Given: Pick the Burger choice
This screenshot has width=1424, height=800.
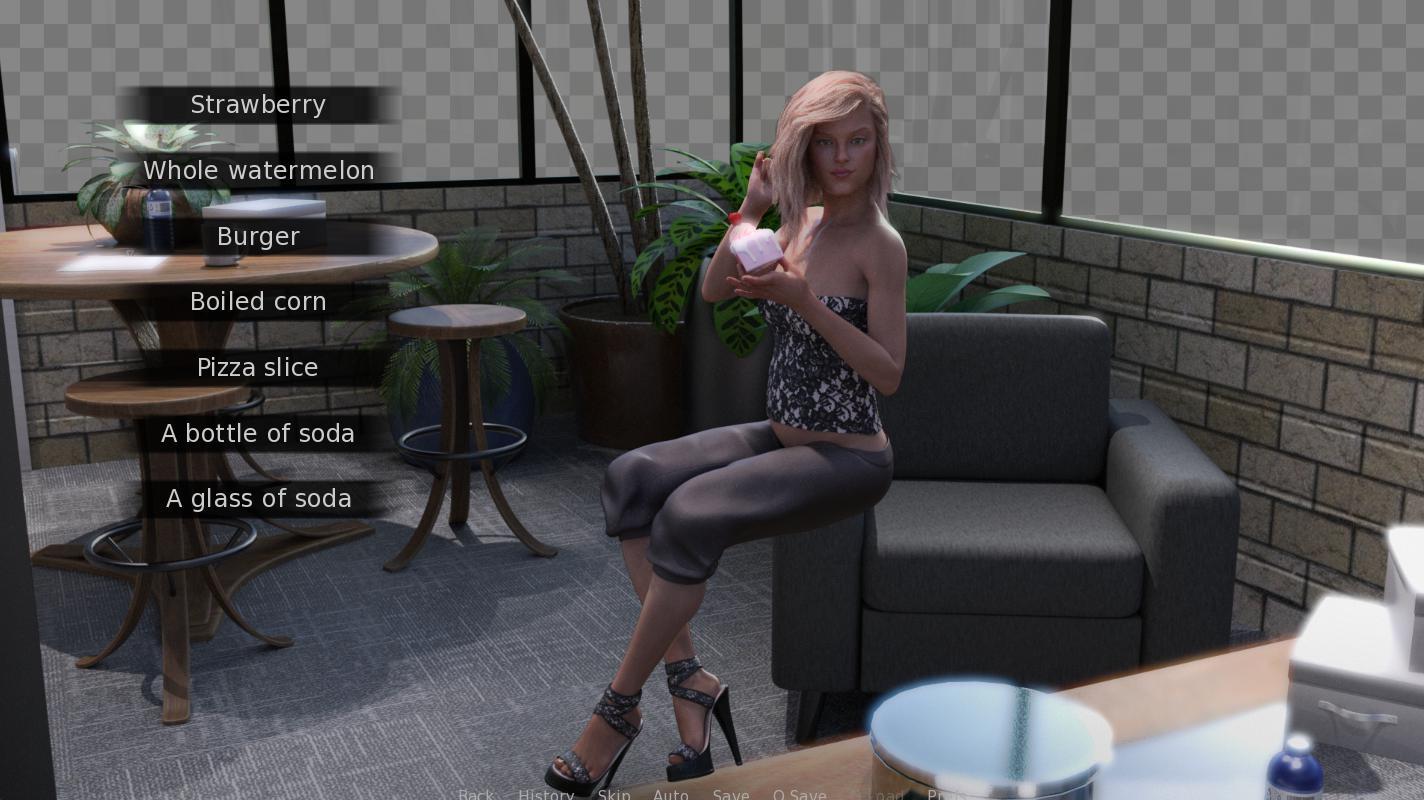Looking at the screenshot, I should click(258, 237).
